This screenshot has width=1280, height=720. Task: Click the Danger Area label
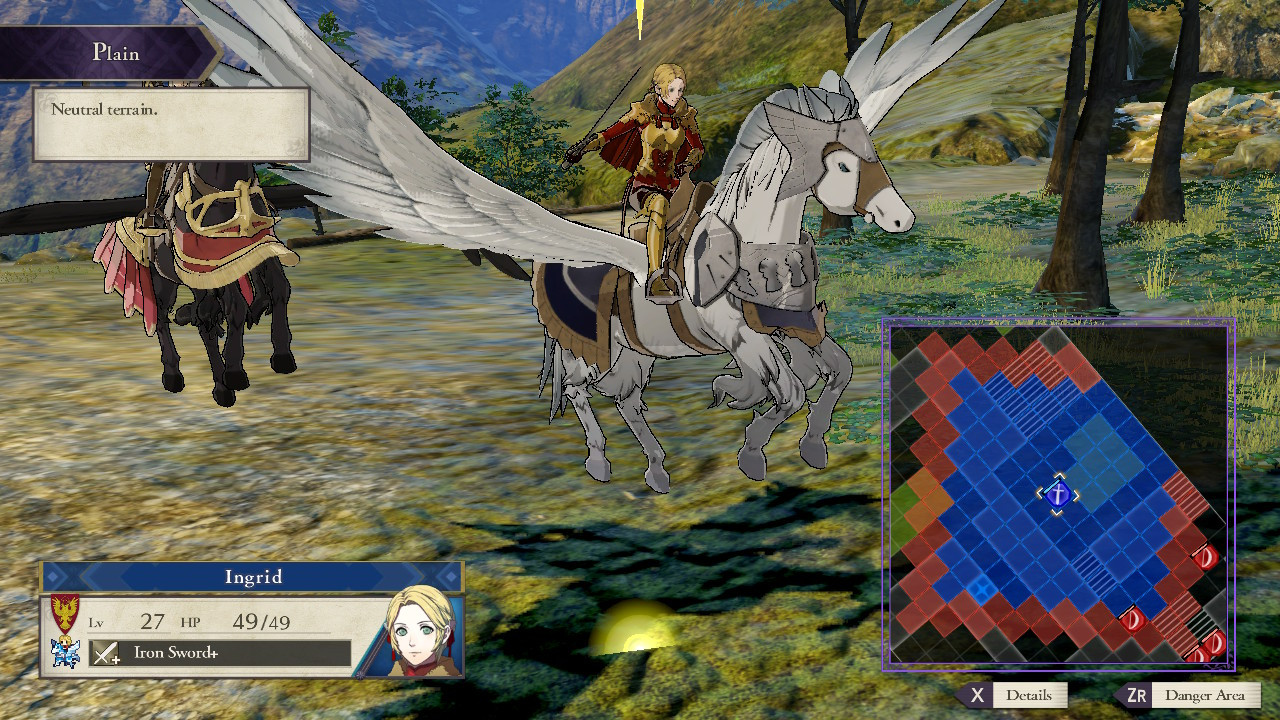tap(1207, 695)
